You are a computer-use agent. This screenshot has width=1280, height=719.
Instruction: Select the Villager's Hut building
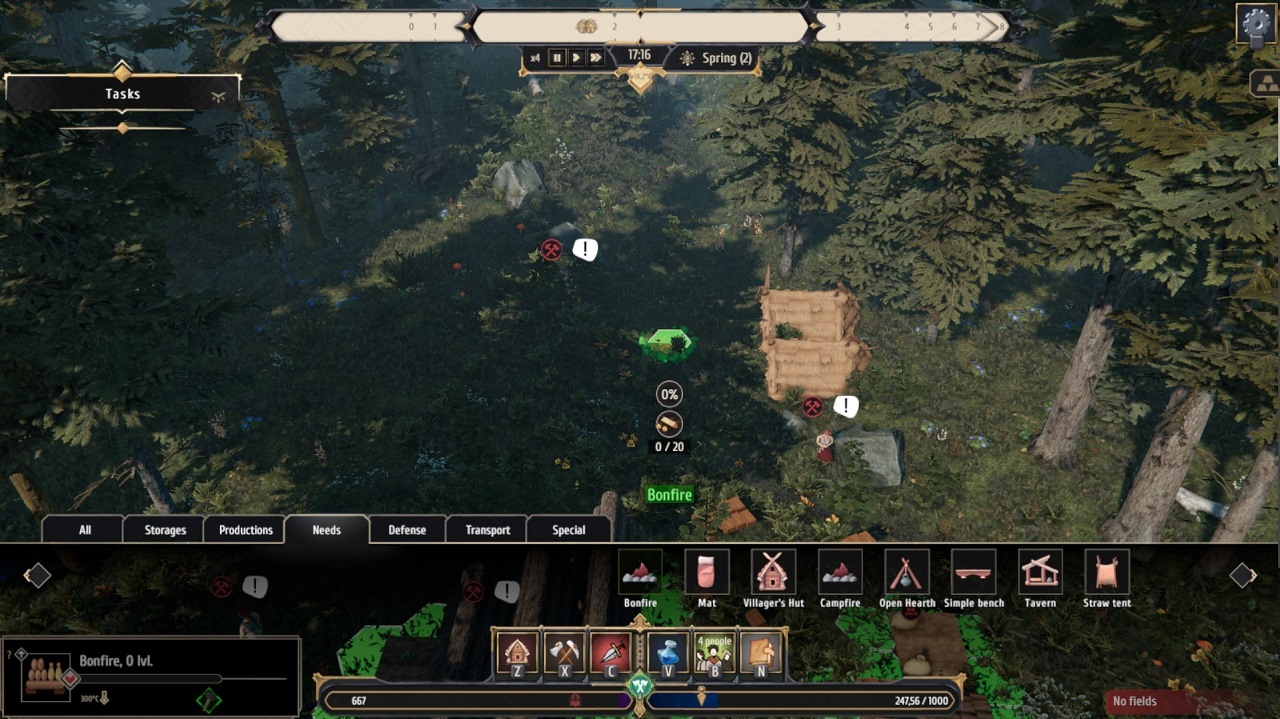pos(773,573)
